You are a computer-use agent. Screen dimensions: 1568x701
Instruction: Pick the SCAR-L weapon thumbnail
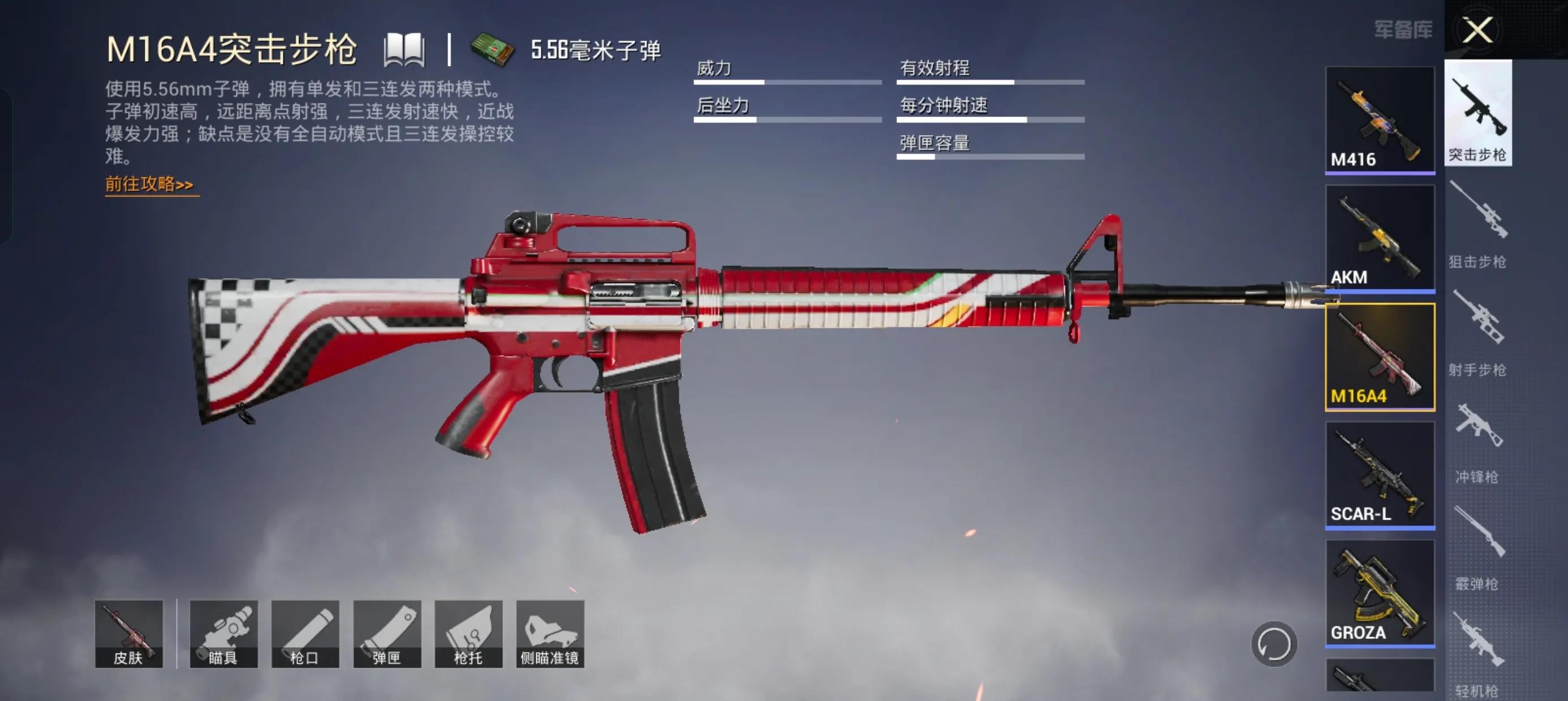(1379, 475)
